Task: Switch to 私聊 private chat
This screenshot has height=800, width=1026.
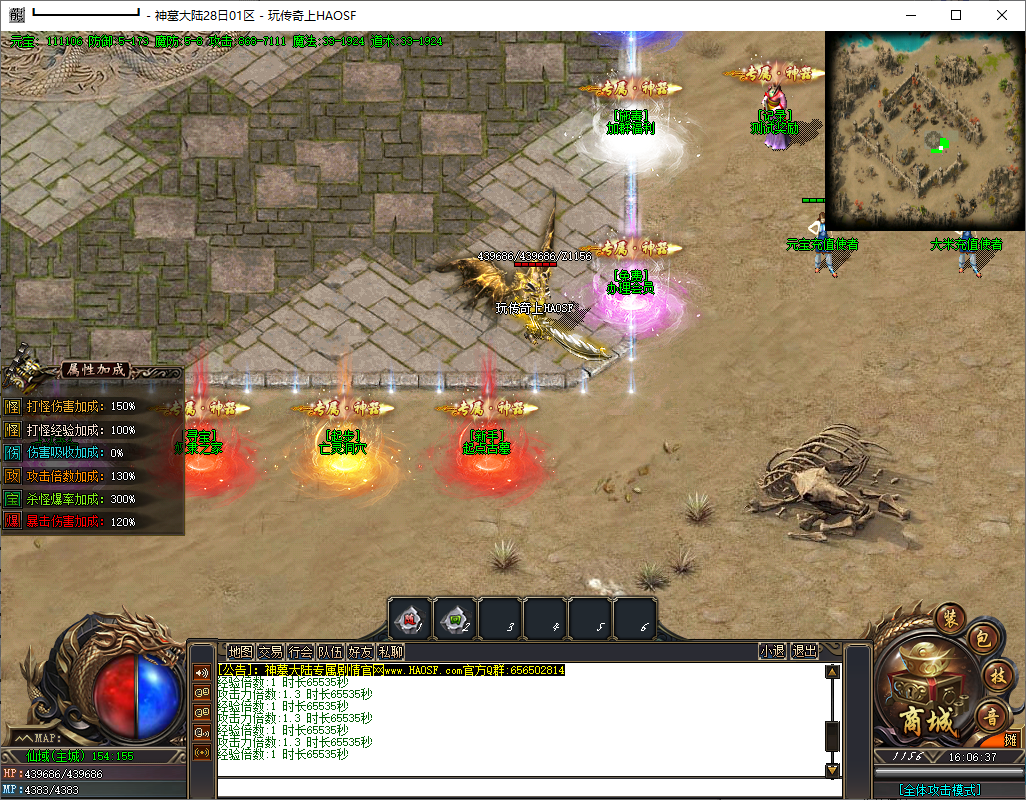Action: pyautogui.click(x=390, y=651)
